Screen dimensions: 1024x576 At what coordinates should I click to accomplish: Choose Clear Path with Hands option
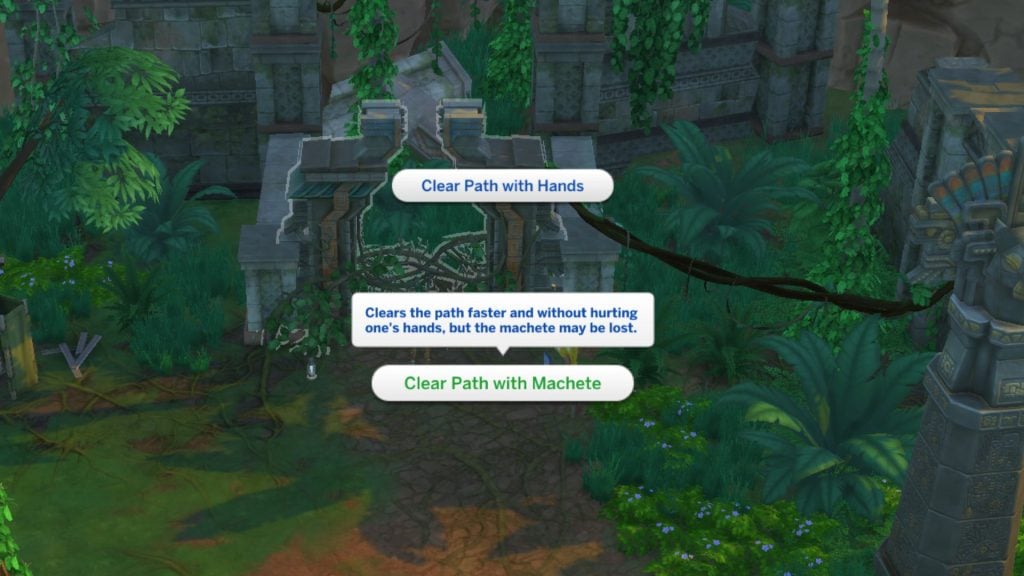pyautogui.click(x=502, y=186)
